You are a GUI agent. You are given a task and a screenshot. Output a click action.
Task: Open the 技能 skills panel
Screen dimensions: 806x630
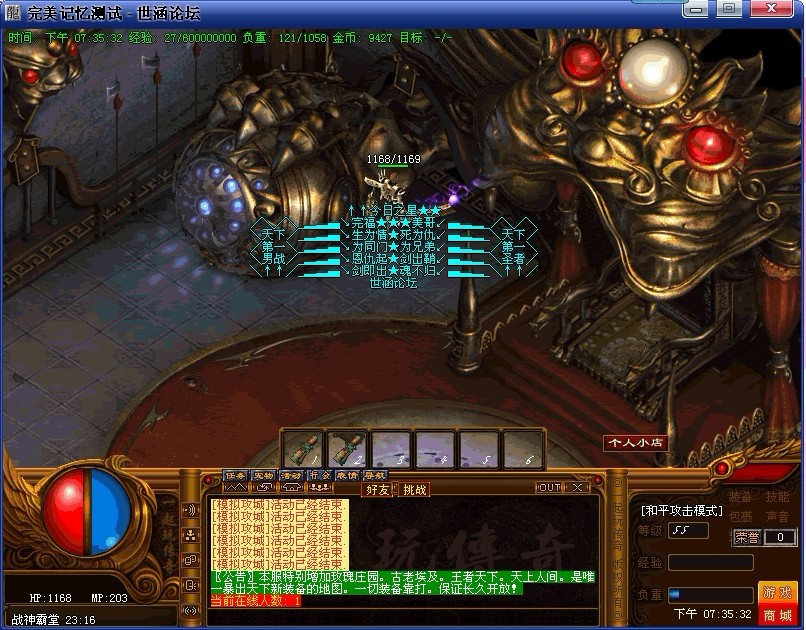pos(778,497)
